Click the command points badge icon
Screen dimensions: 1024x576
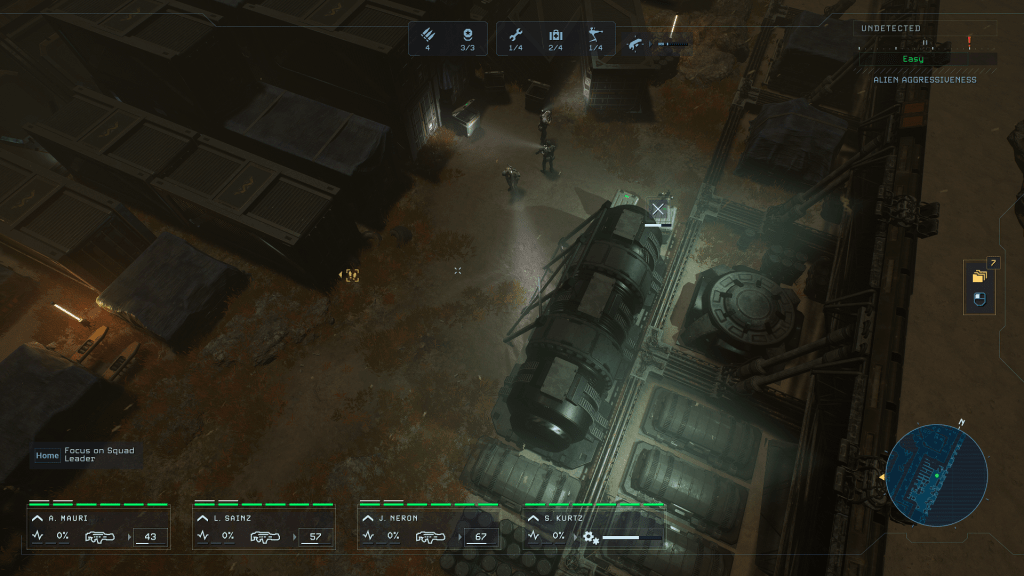click(467, 35)
